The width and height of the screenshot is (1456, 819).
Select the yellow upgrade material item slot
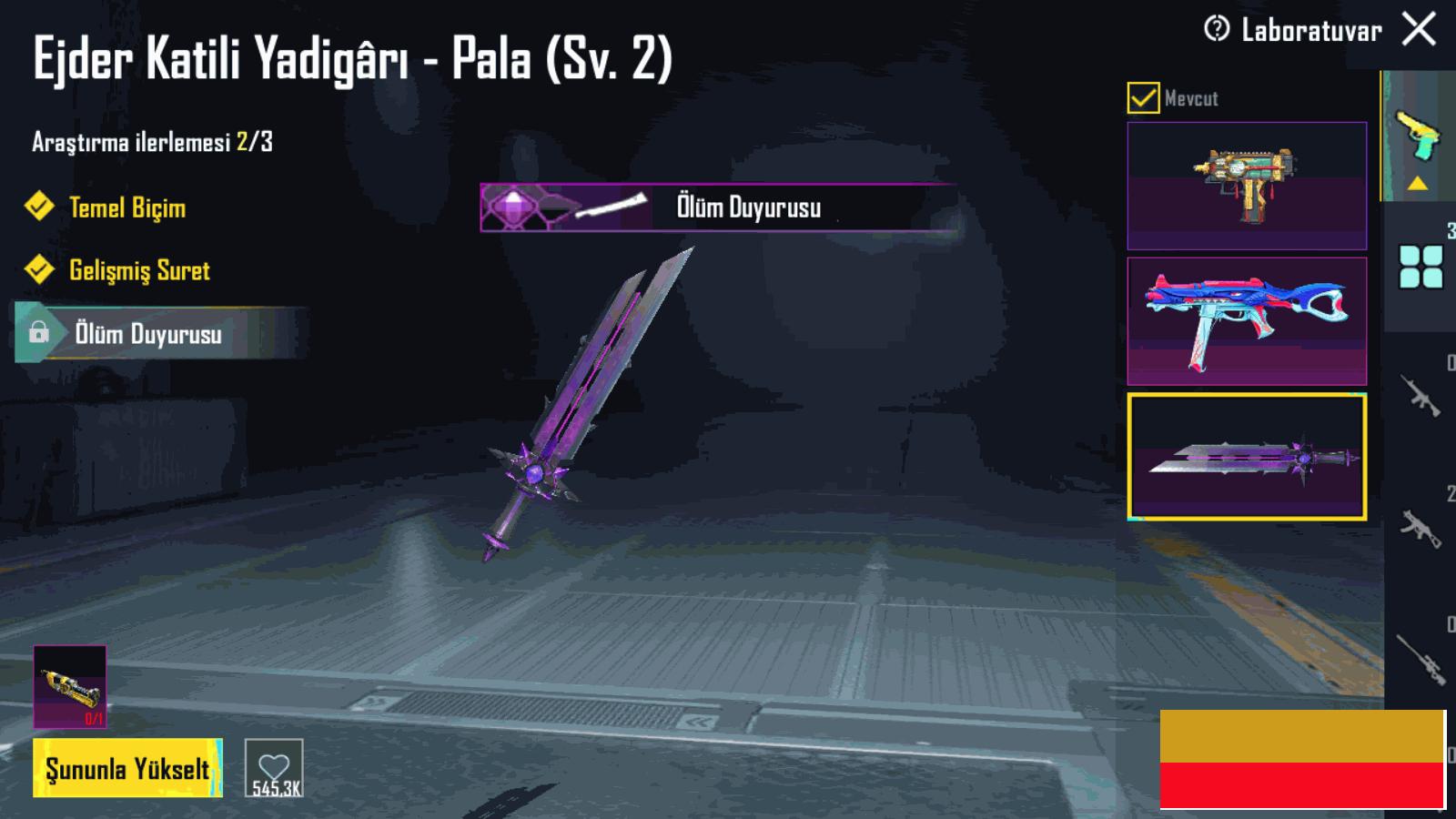pos(70,687)
